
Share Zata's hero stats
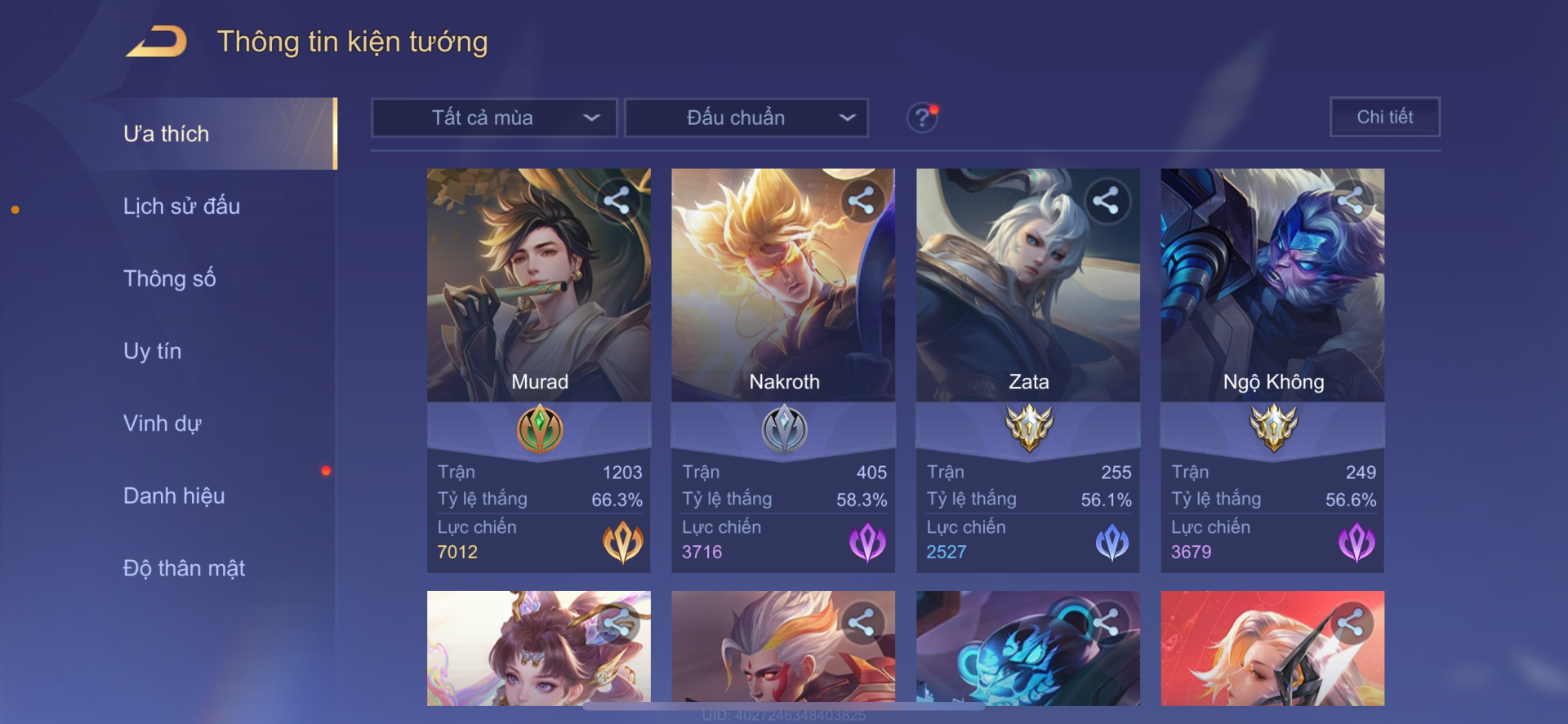[x=1106, y=201]
